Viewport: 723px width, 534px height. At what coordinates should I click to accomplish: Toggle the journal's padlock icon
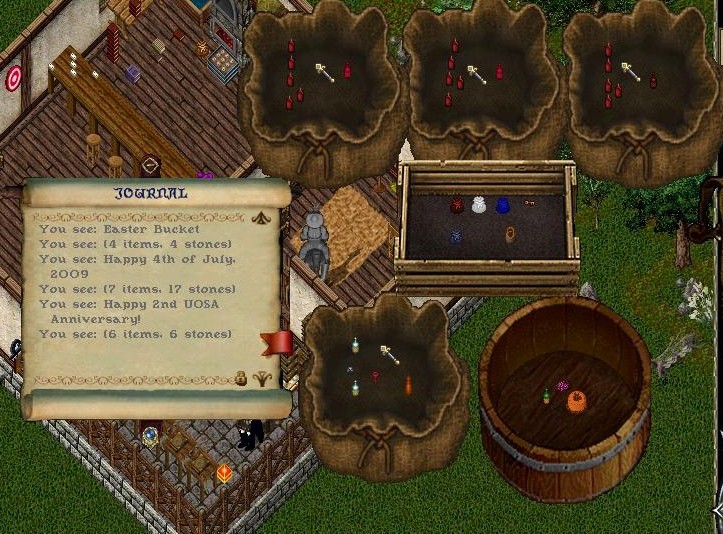(x=241, y=378)
